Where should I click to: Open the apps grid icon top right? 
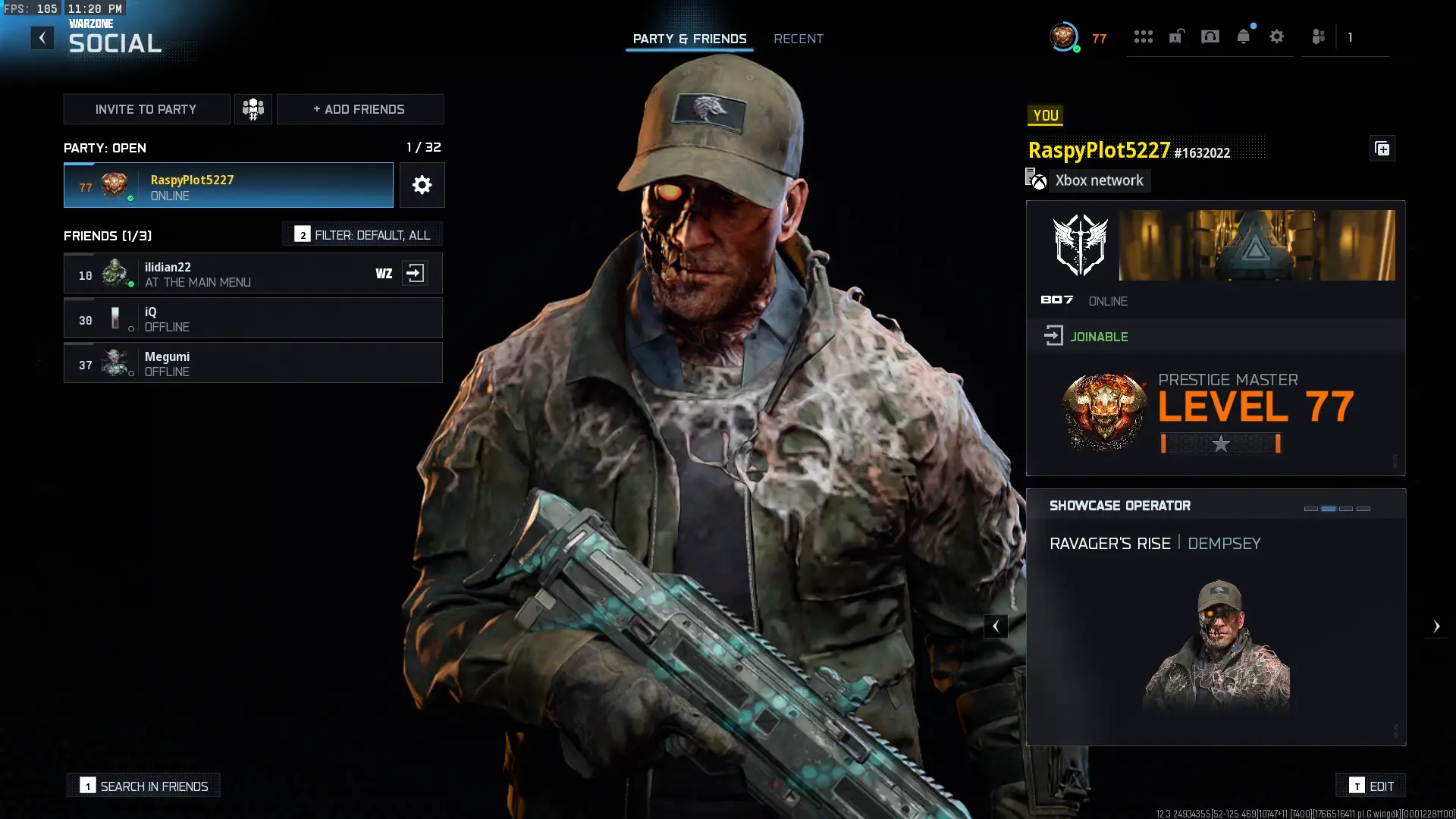[1144, 36]
